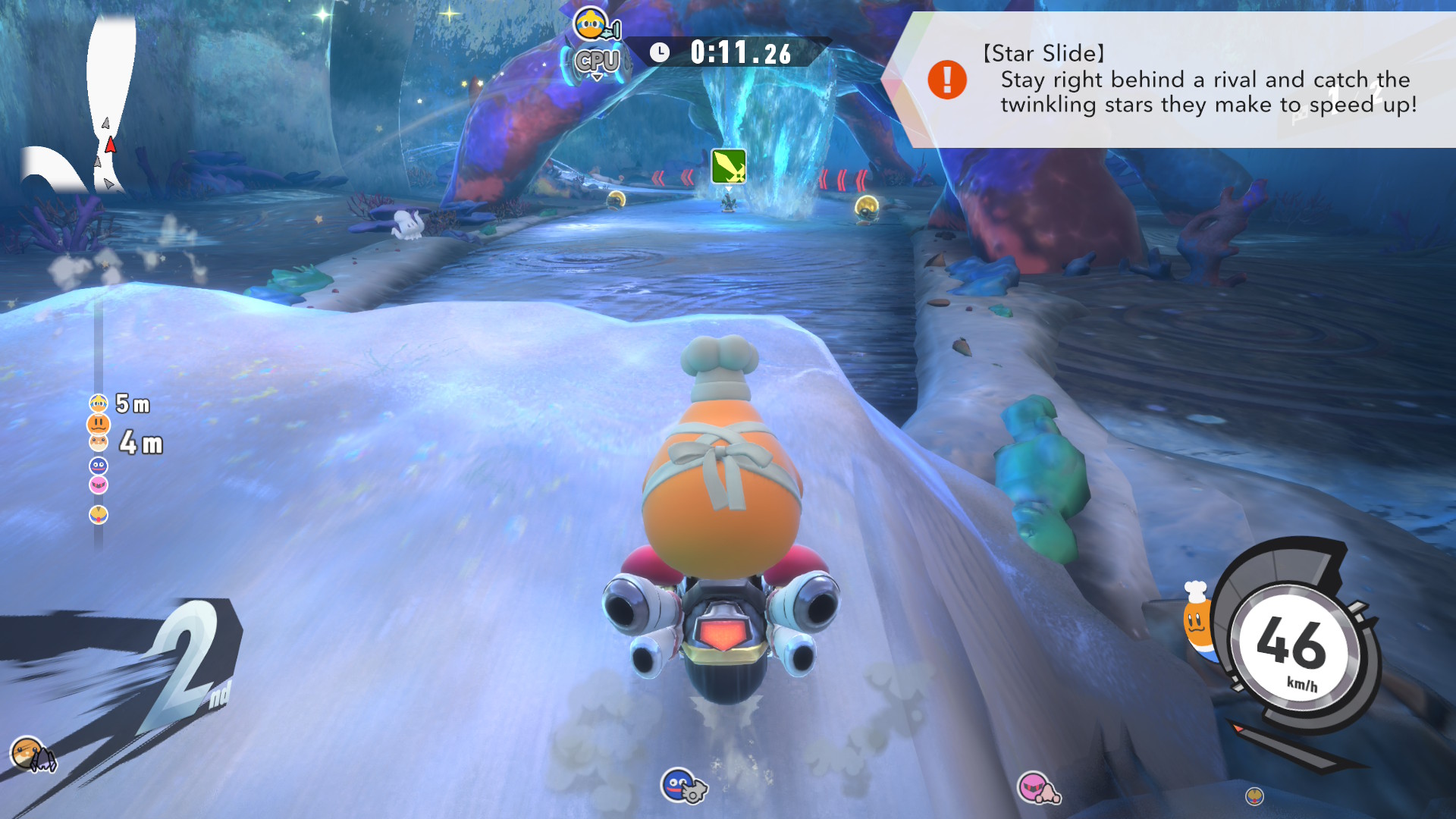Open the Star Slide tip notification
The width and height of the screenshot is (1456, 819).
[1183, 80]
